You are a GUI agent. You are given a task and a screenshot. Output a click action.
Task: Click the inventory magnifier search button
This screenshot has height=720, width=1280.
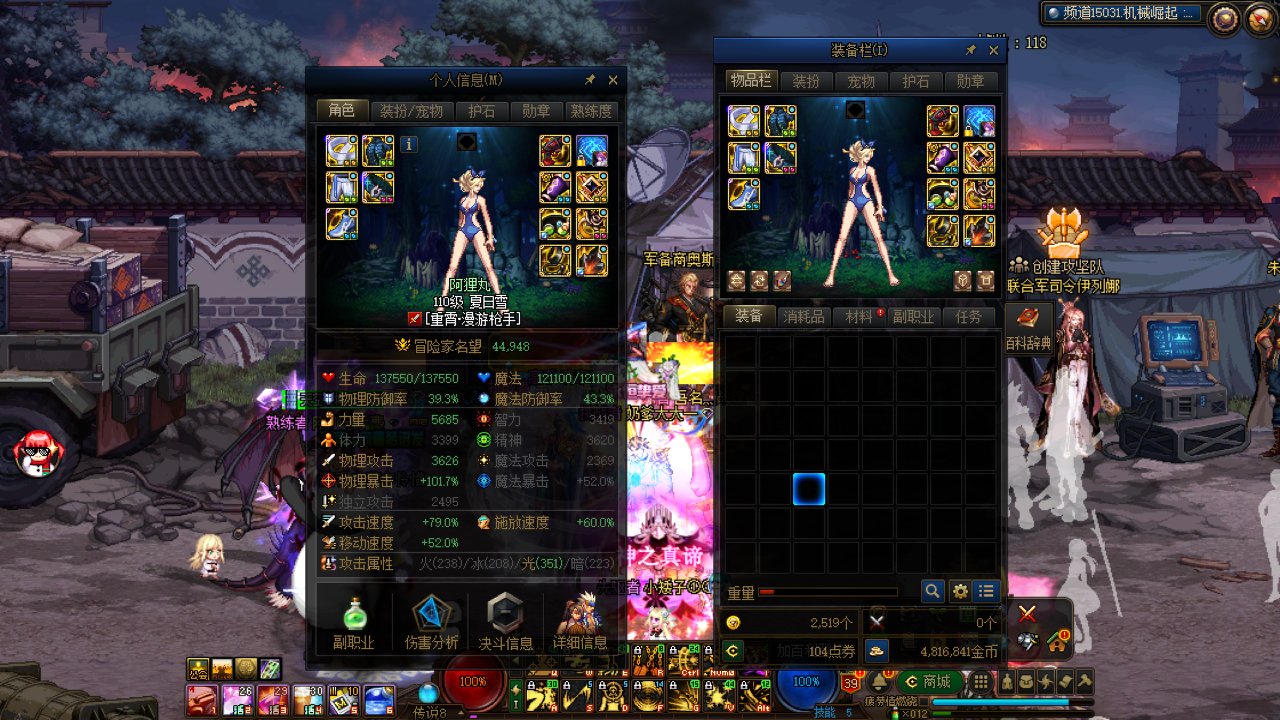932,591
